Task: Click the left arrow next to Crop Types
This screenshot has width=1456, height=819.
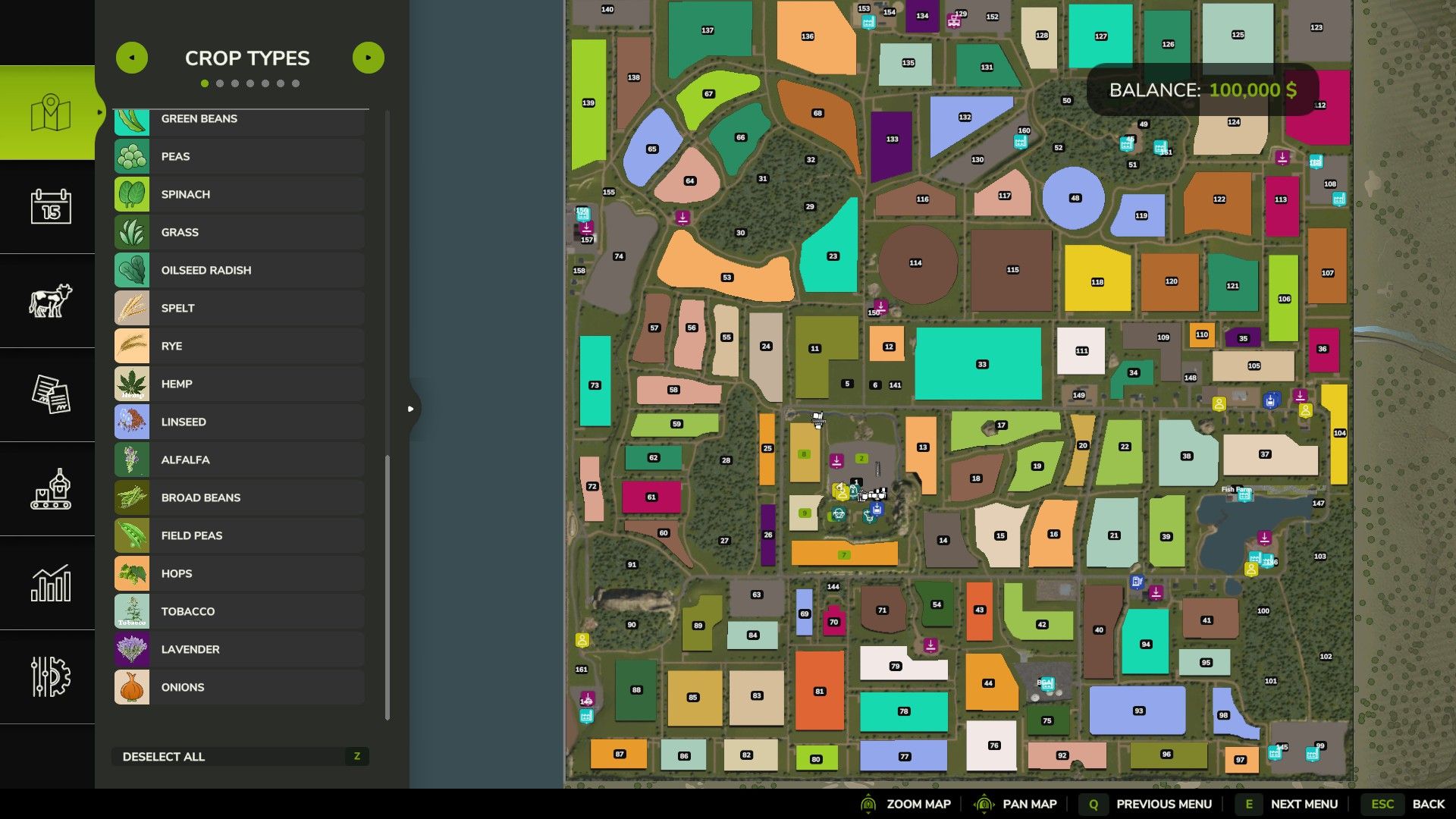Action: click(132, 57)
